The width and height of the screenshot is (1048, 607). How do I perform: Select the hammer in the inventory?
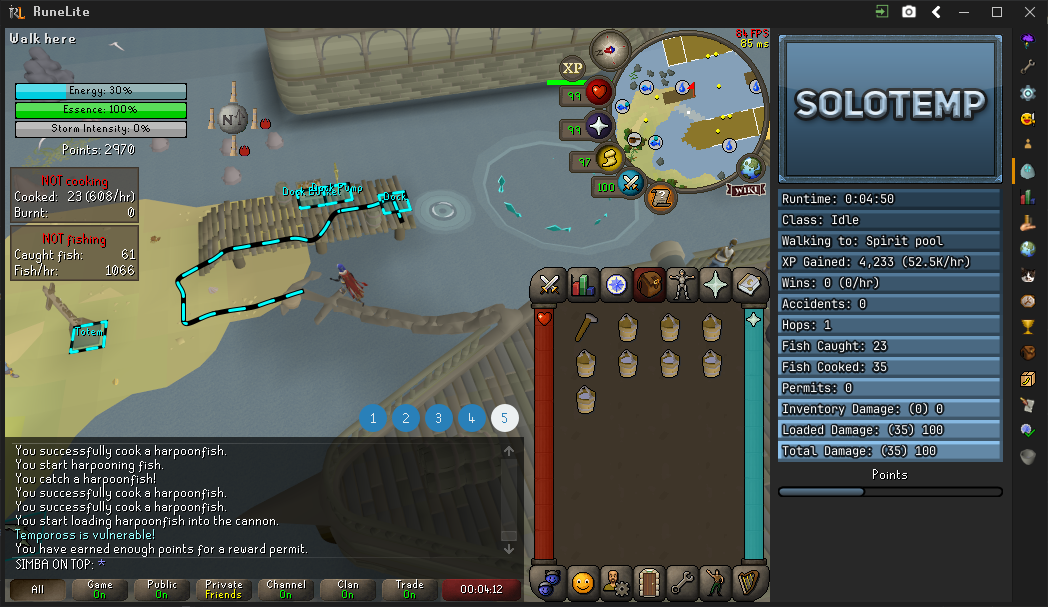pos(586,328)
